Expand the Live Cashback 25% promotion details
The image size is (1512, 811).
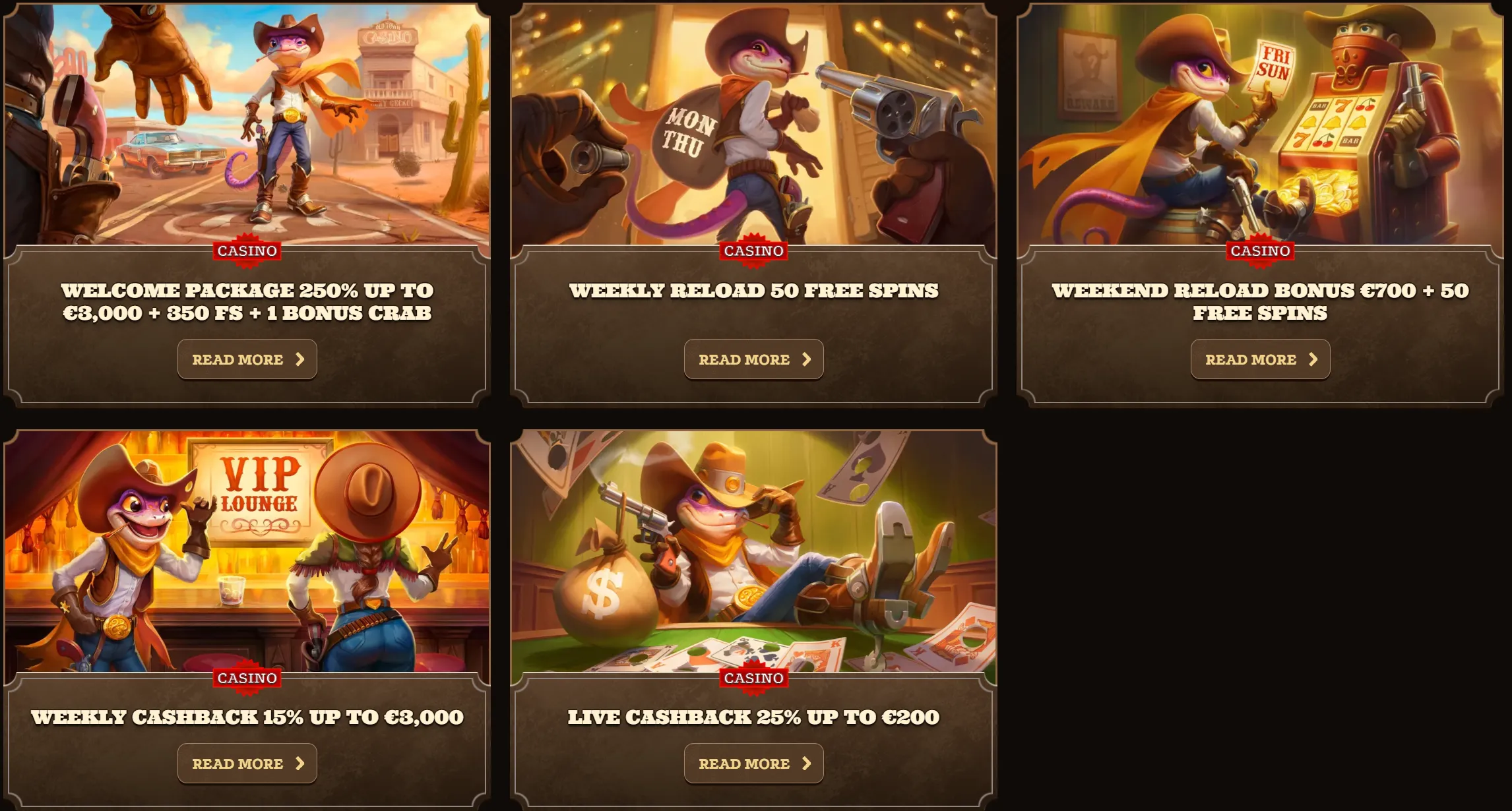(x=753, y=763)
